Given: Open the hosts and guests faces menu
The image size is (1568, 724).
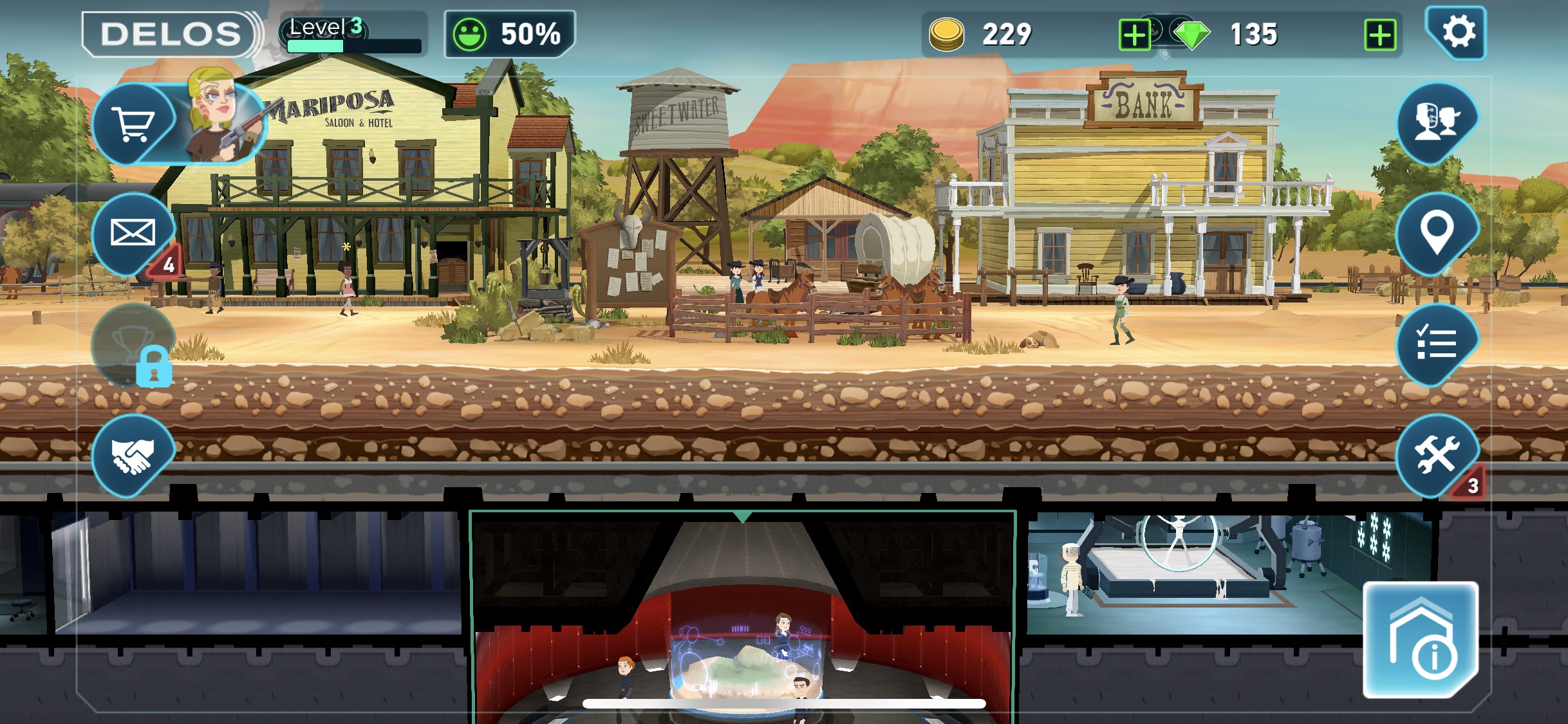Looking at the screenshot, I should (1437, 122).
